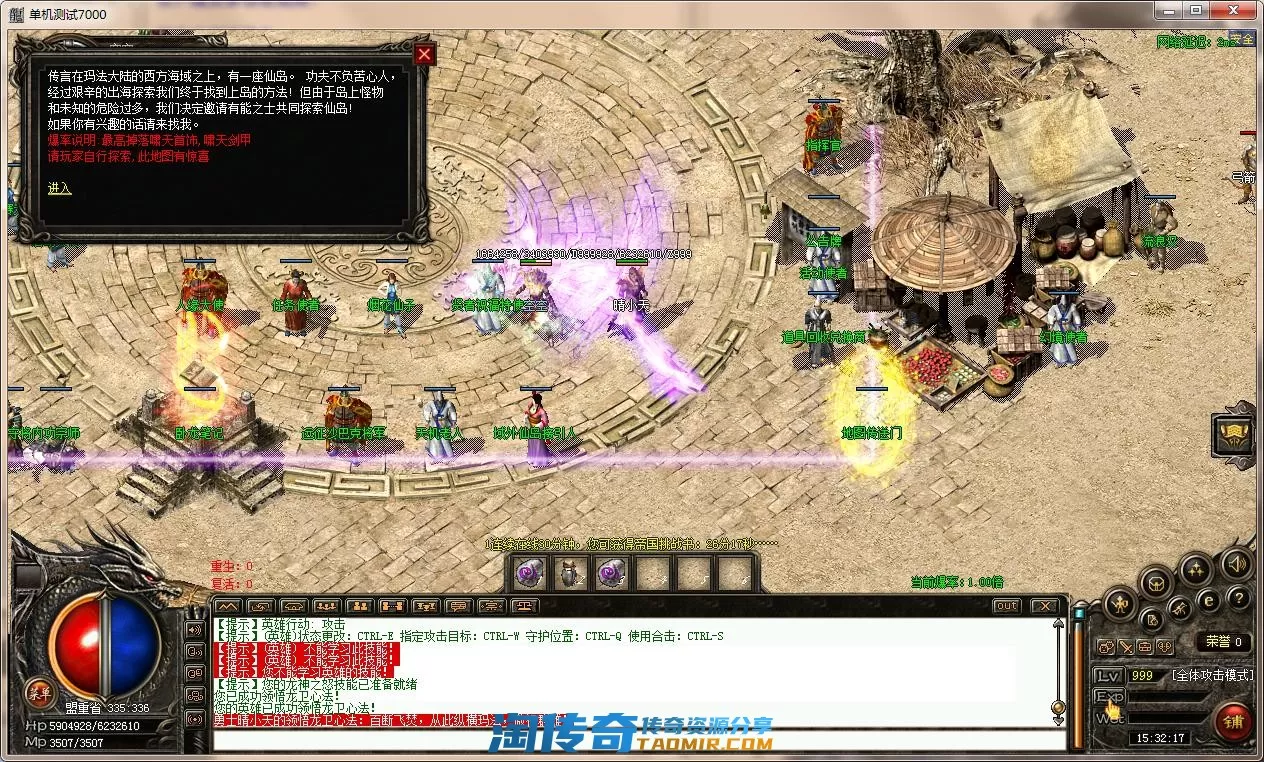Click the crossed swords small icon
The image size is (1264, 762).
click(x=1125, y=647)
